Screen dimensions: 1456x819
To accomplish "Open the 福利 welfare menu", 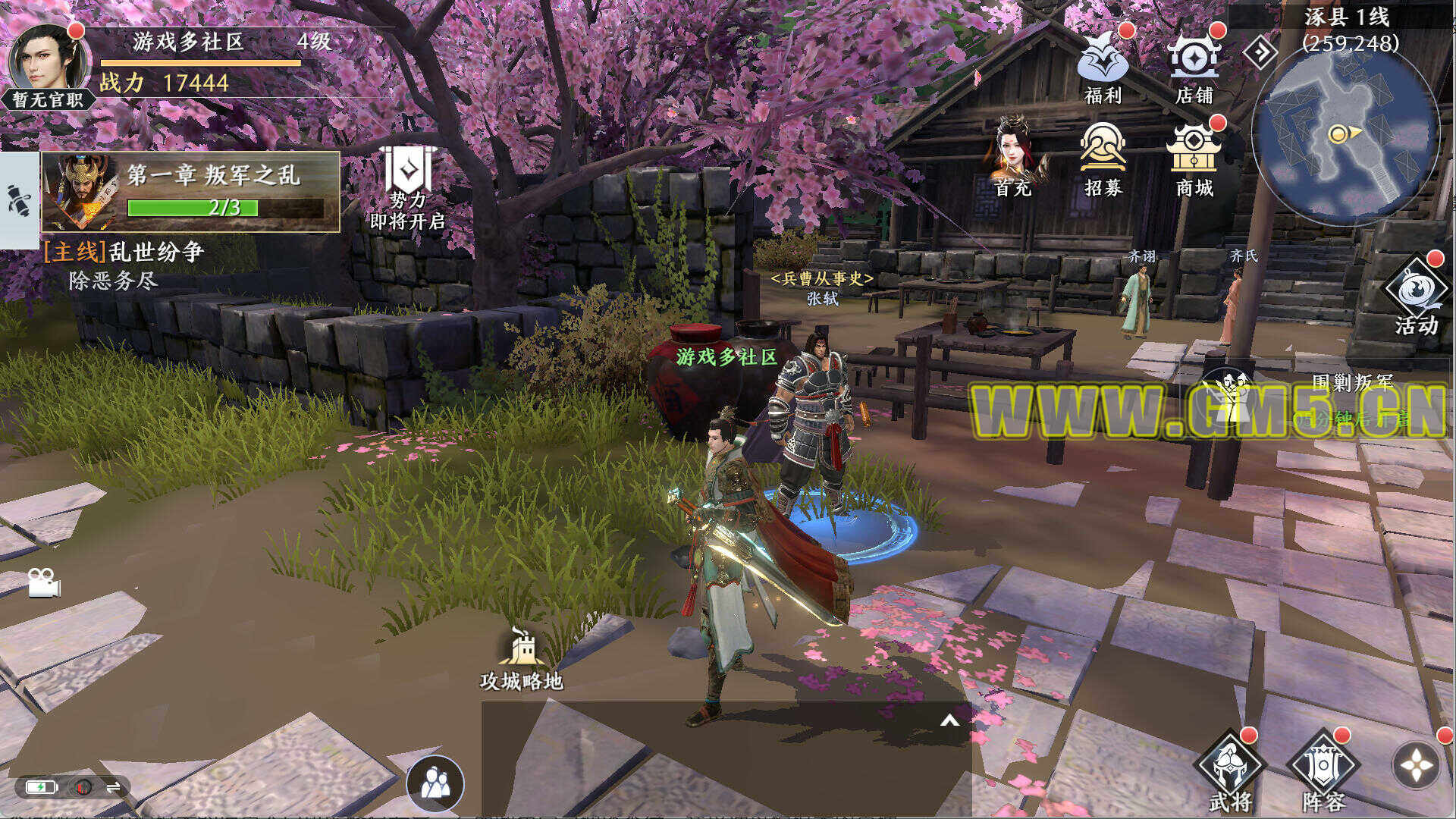I will tap(1102, 64).
